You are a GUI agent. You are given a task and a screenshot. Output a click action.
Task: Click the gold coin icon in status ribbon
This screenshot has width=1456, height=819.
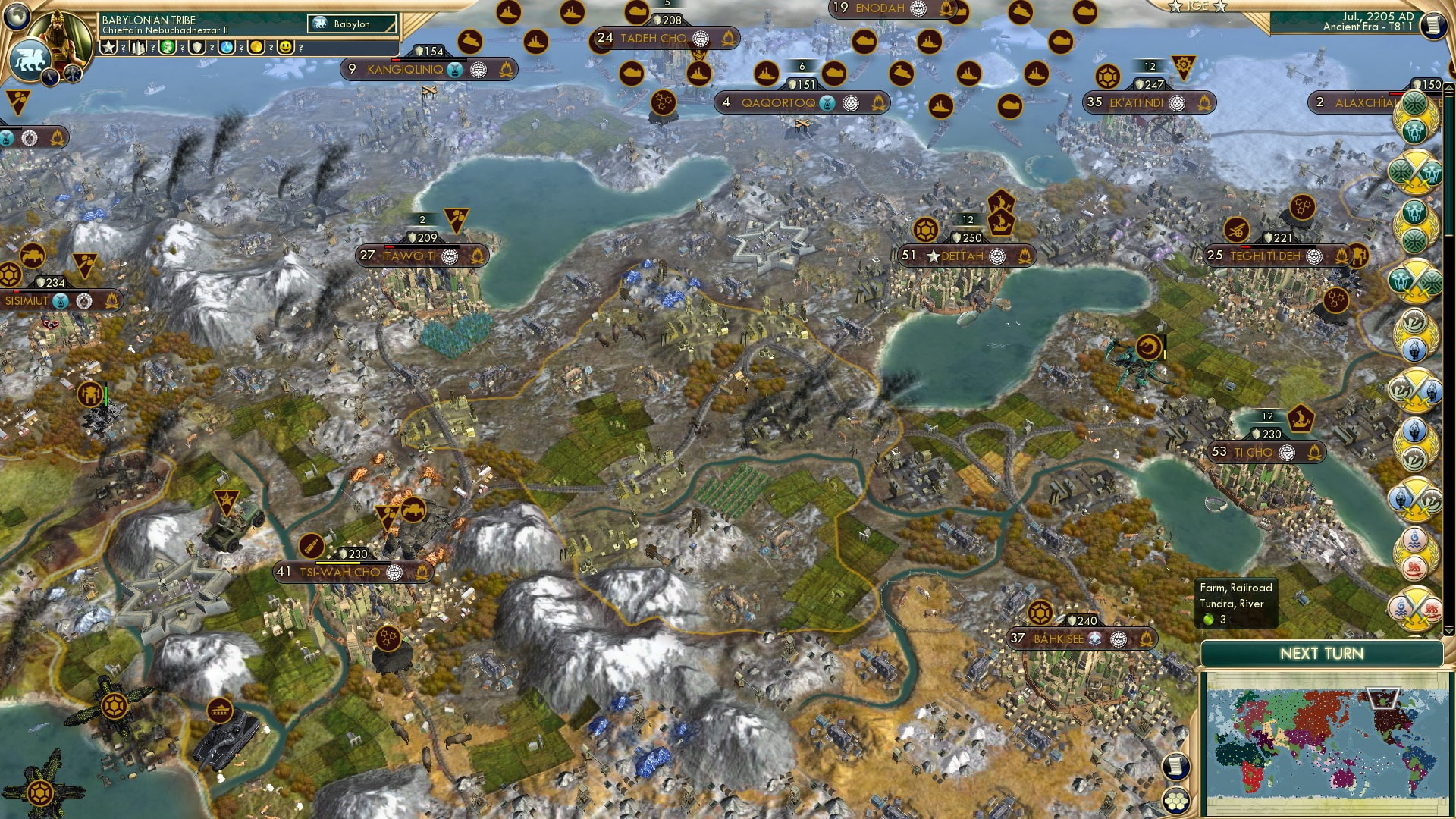[x=256, y=47]
